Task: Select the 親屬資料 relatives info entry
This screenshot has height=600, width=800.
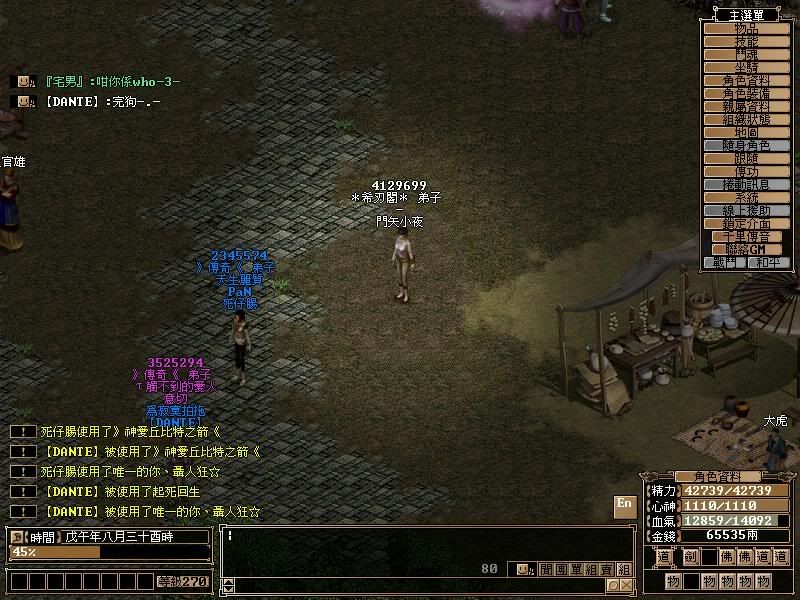Action: click(746, 106)
